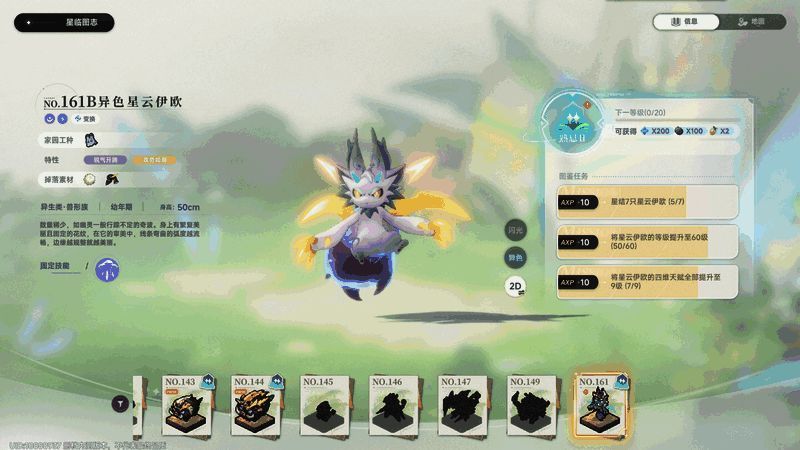The height and width of the screenshot is (450, 800).
Task: Open the filter button beside the card list
Action: point(122,403)
